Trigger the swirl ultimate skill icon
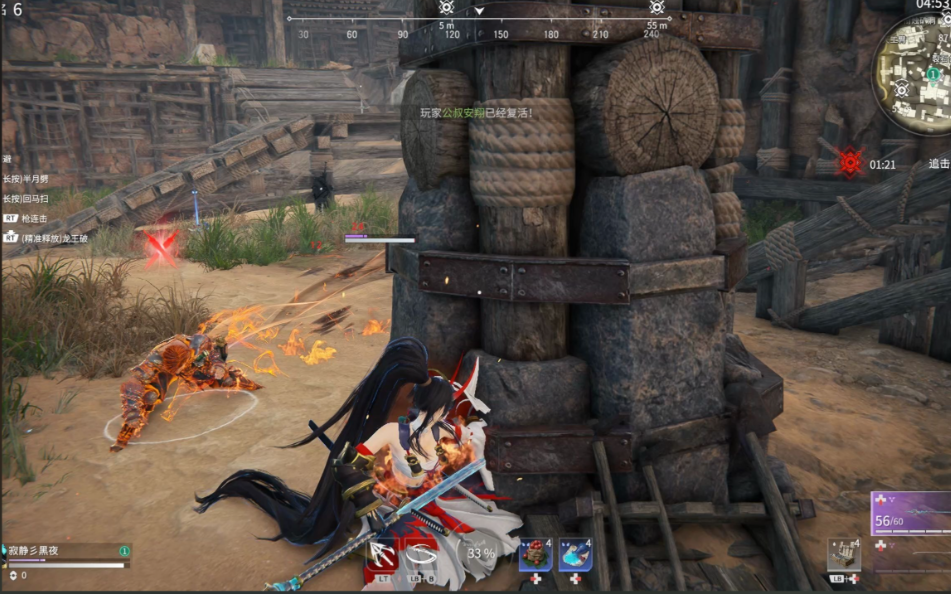This screenshot has width=951, height=594. [421, 553]
